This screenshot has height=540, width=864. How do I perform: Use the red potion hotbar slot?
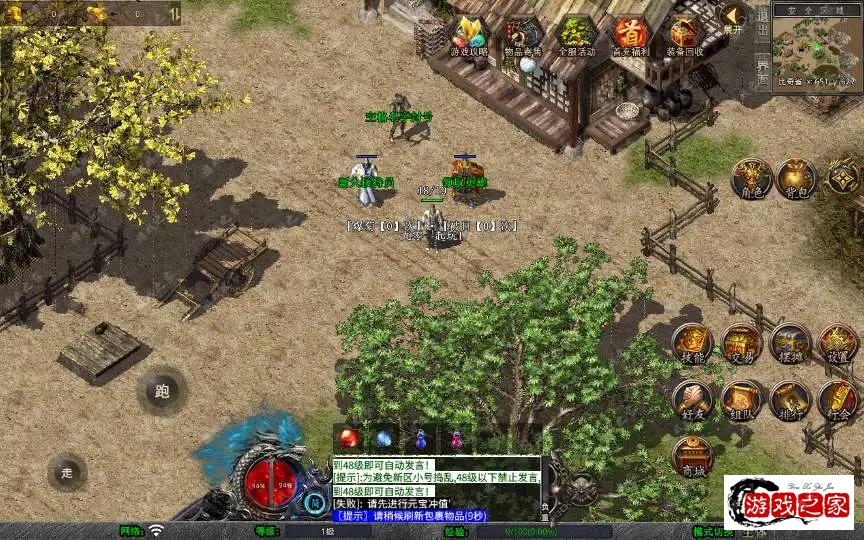(350, 438)
